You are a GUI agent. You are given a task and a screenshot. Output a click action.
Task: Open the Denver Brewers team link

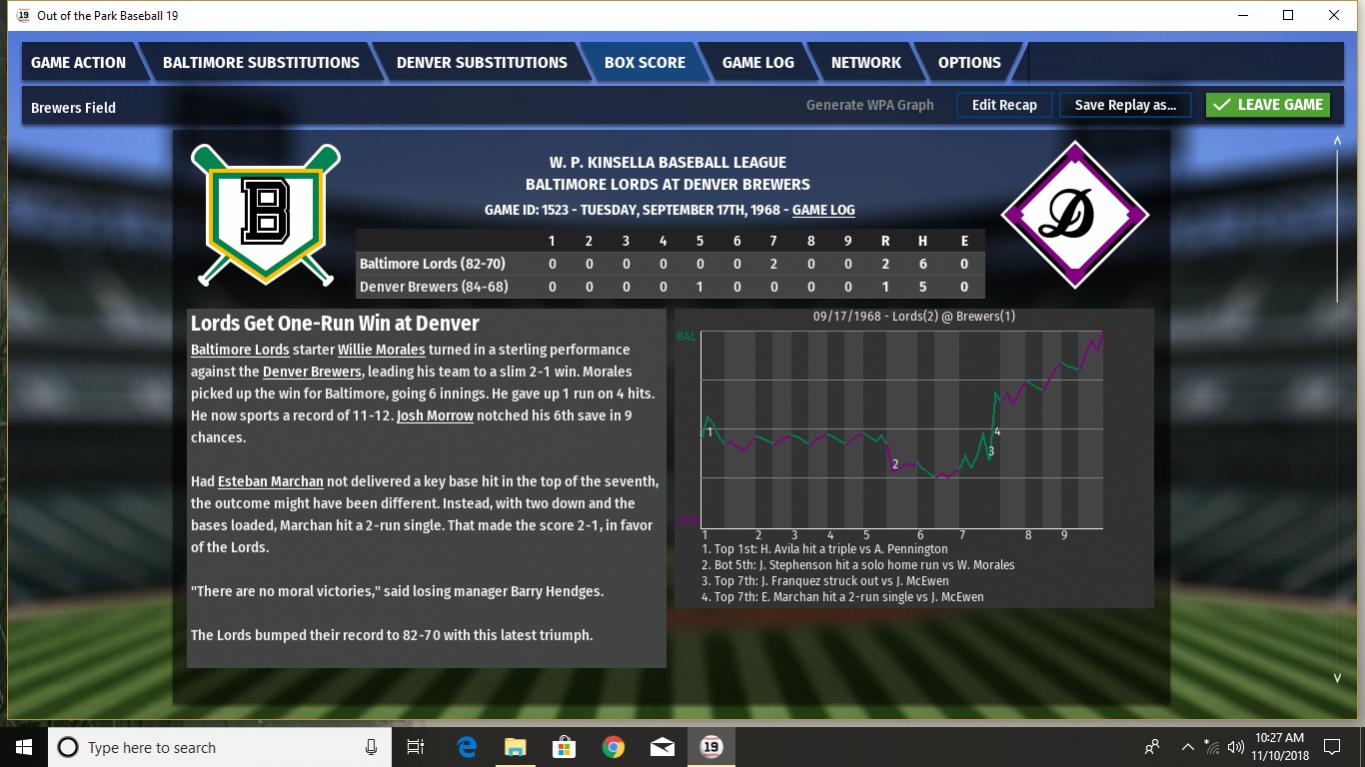pos(312,372)
